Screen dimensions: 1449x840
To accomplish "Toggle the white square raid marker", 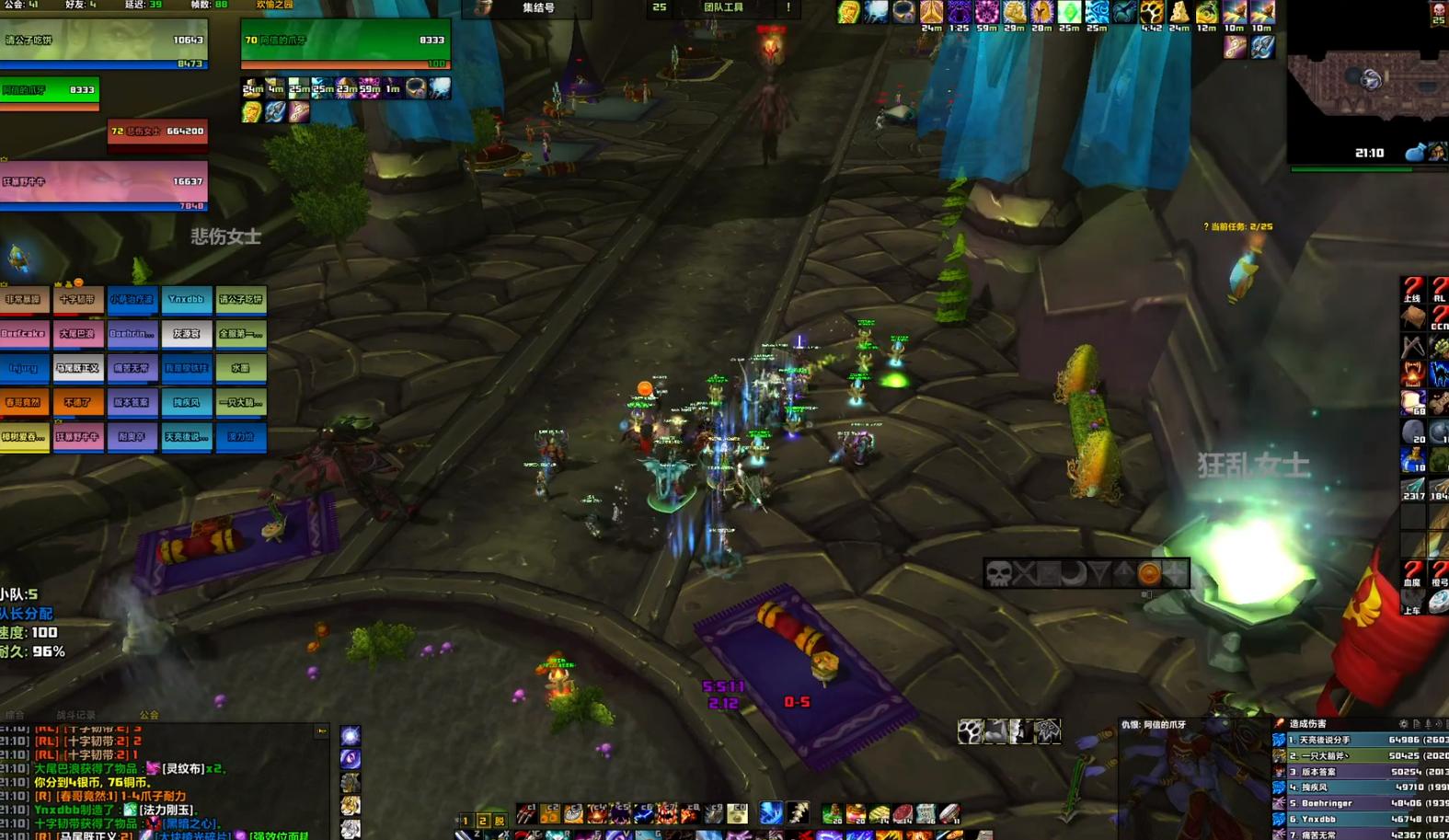I will pyautogui.click(x=1049, y=575).
